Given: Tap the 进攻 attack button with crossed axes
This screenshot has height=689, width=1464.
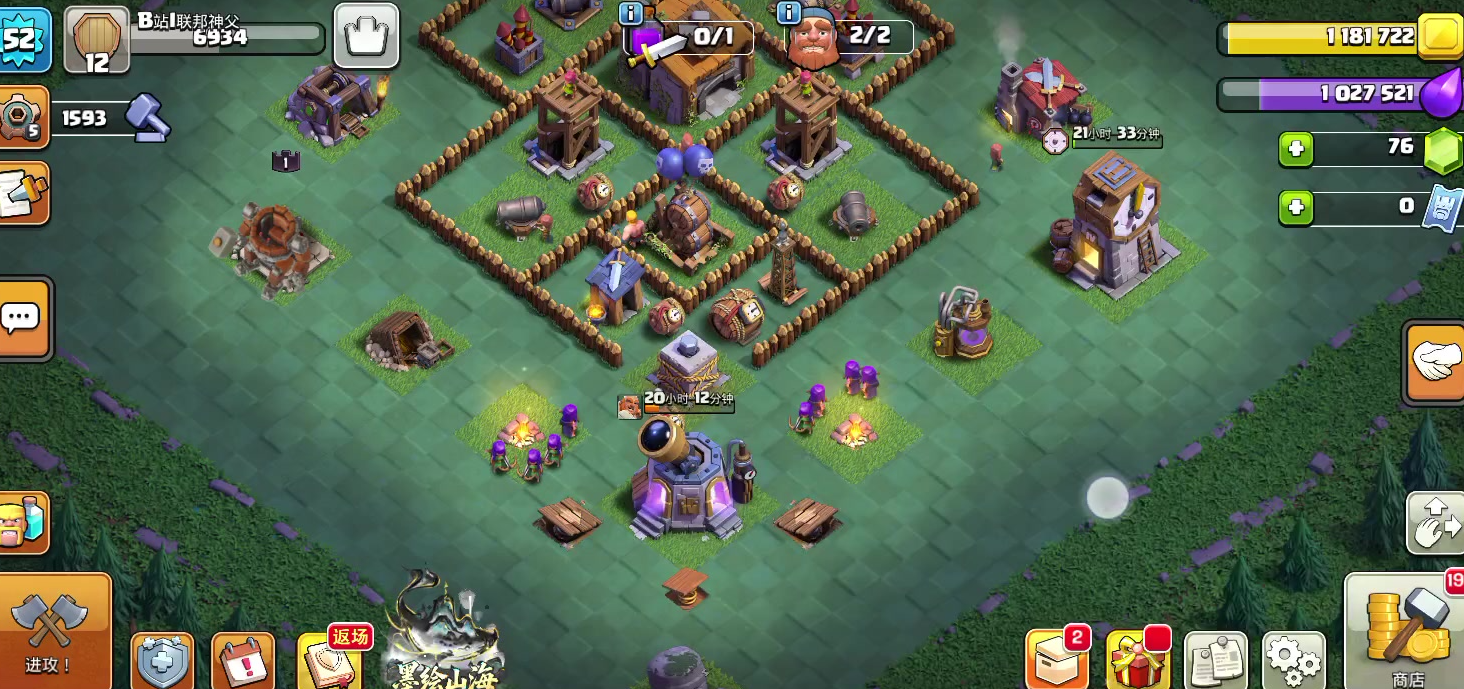Looking at the screenshot, I should click(x=50, y=630).
